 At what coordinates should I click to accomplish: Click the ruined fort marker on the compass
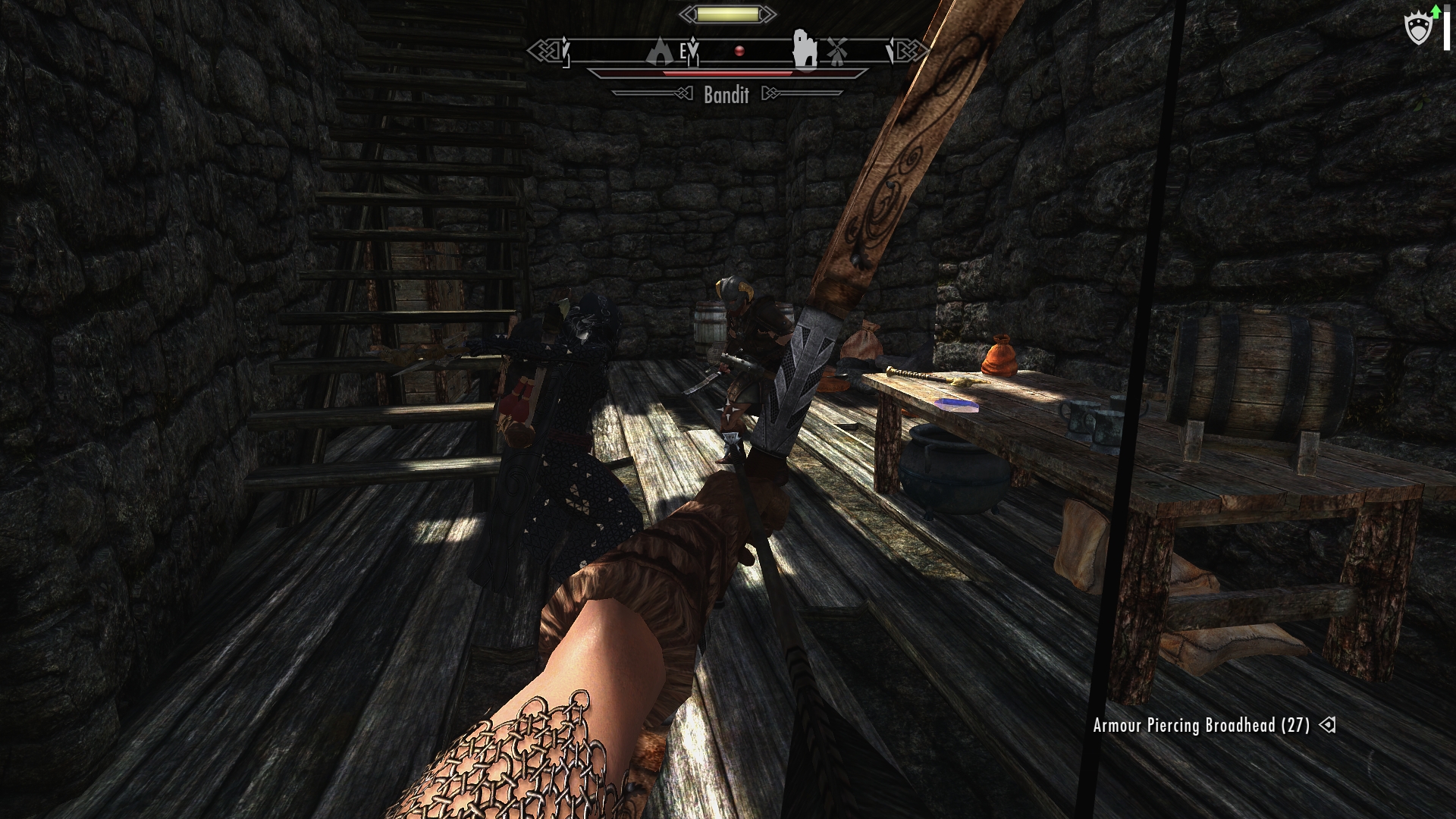(804, 50)
